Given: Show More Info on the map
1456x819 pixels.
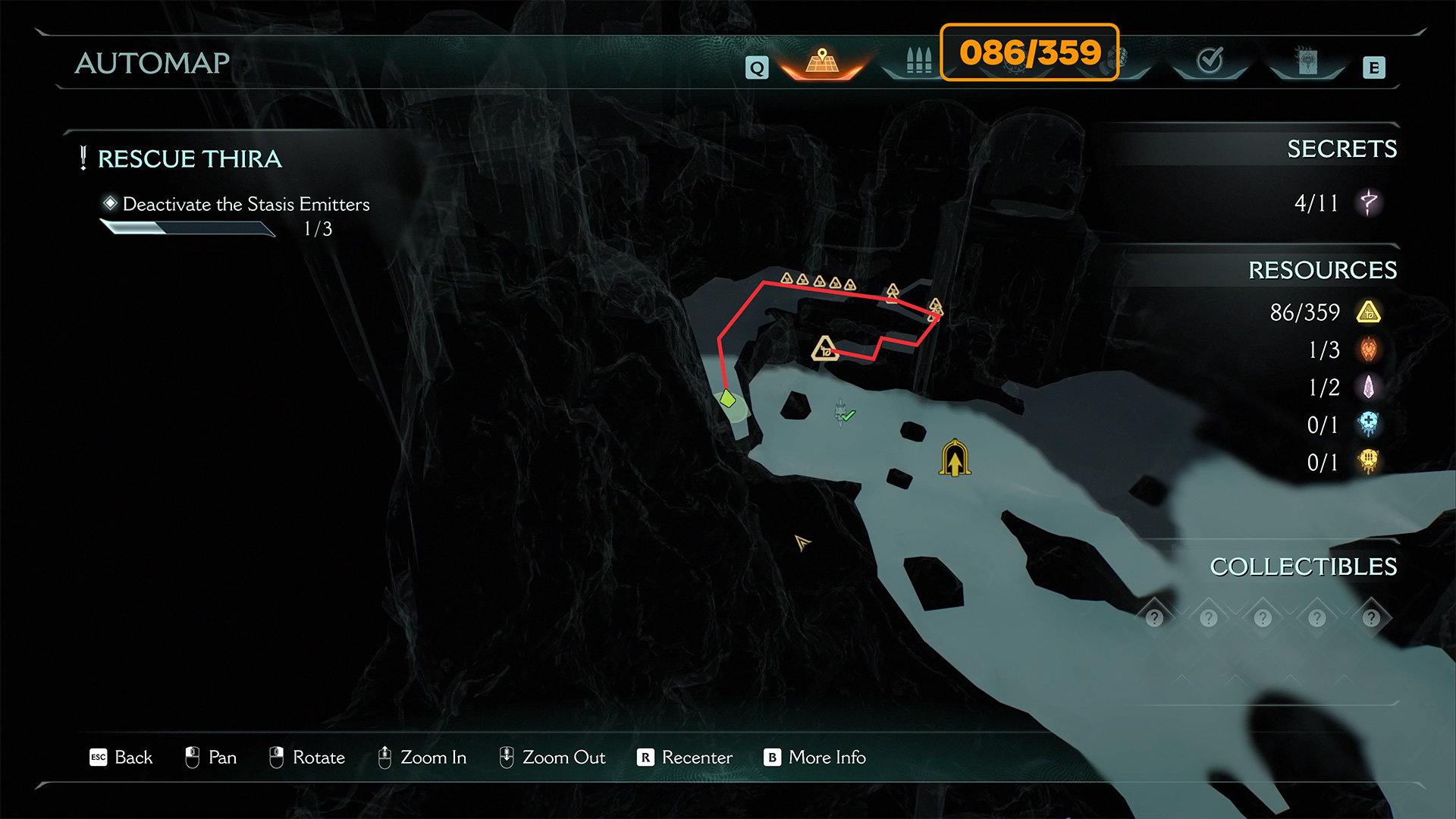Looking at the screenshot, I should click(814, 758).
